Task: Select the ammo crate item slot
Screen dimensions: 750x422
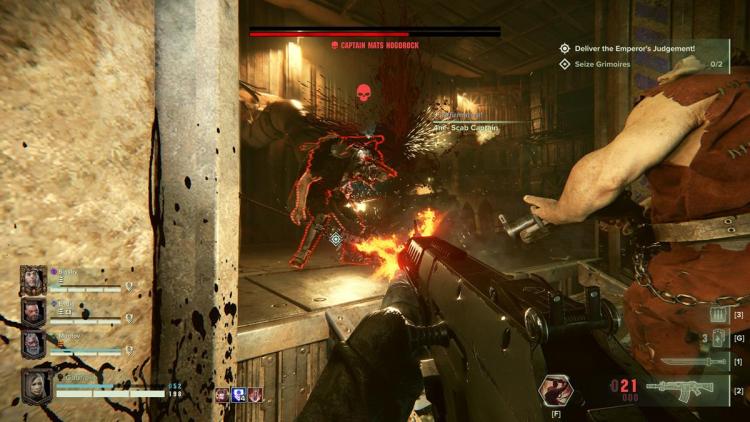Action: (717, 315)
